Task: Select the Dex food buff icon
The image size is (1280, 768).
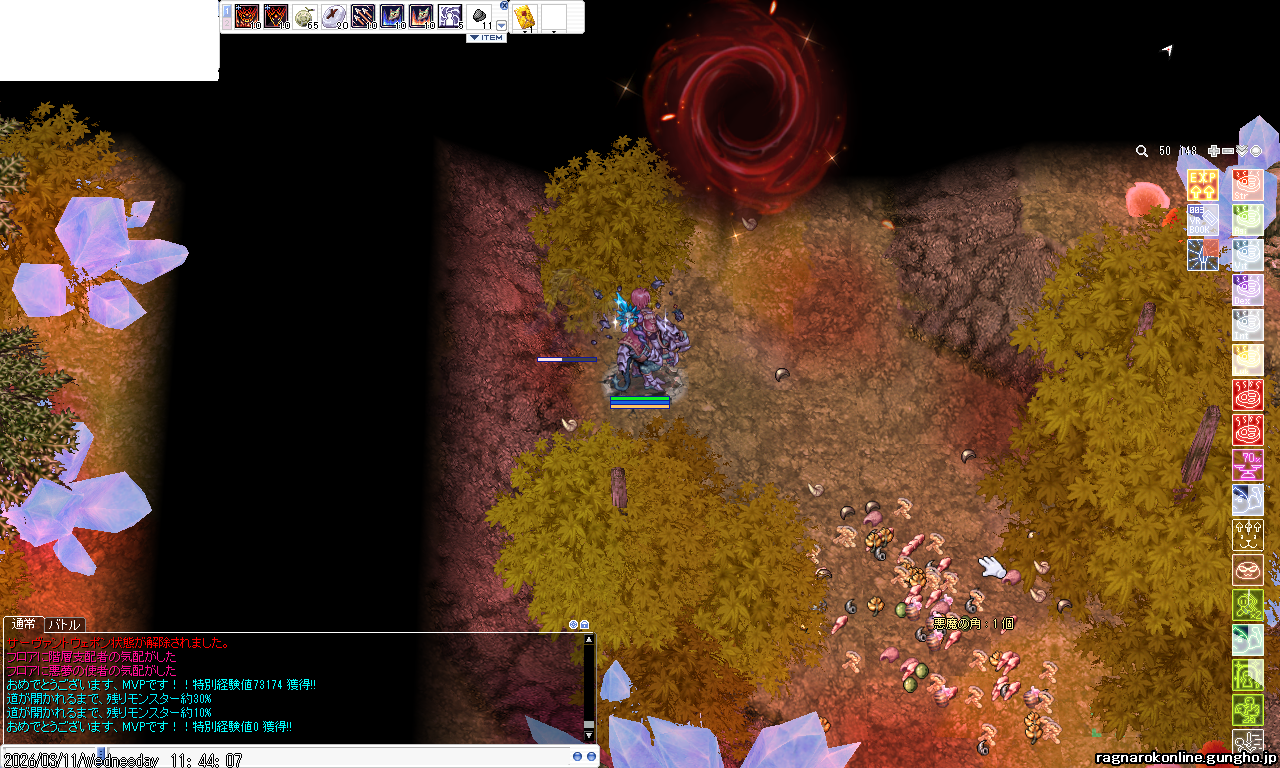Action: [1247, 290]
